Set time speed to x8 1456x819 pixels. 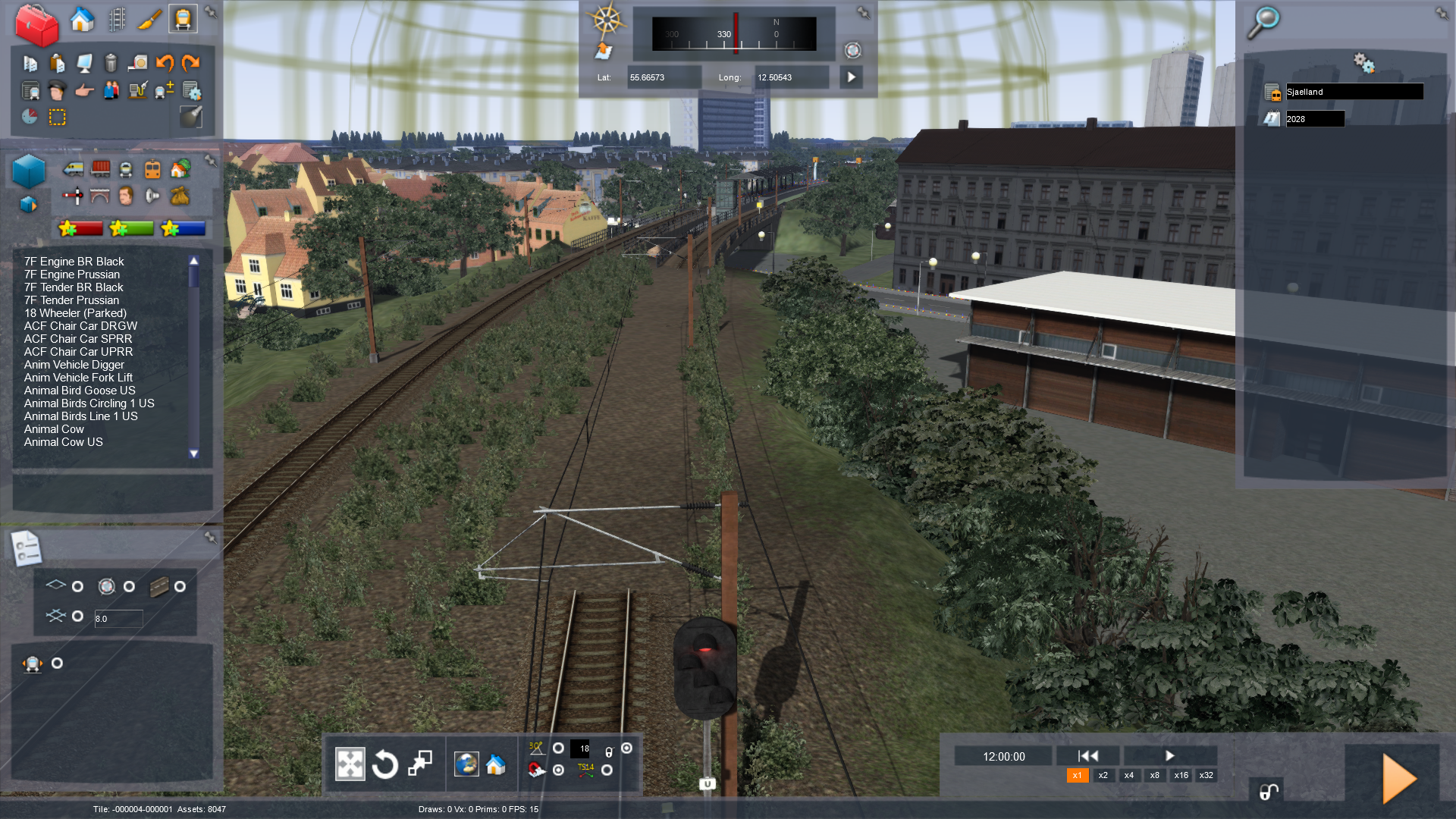1154,776
